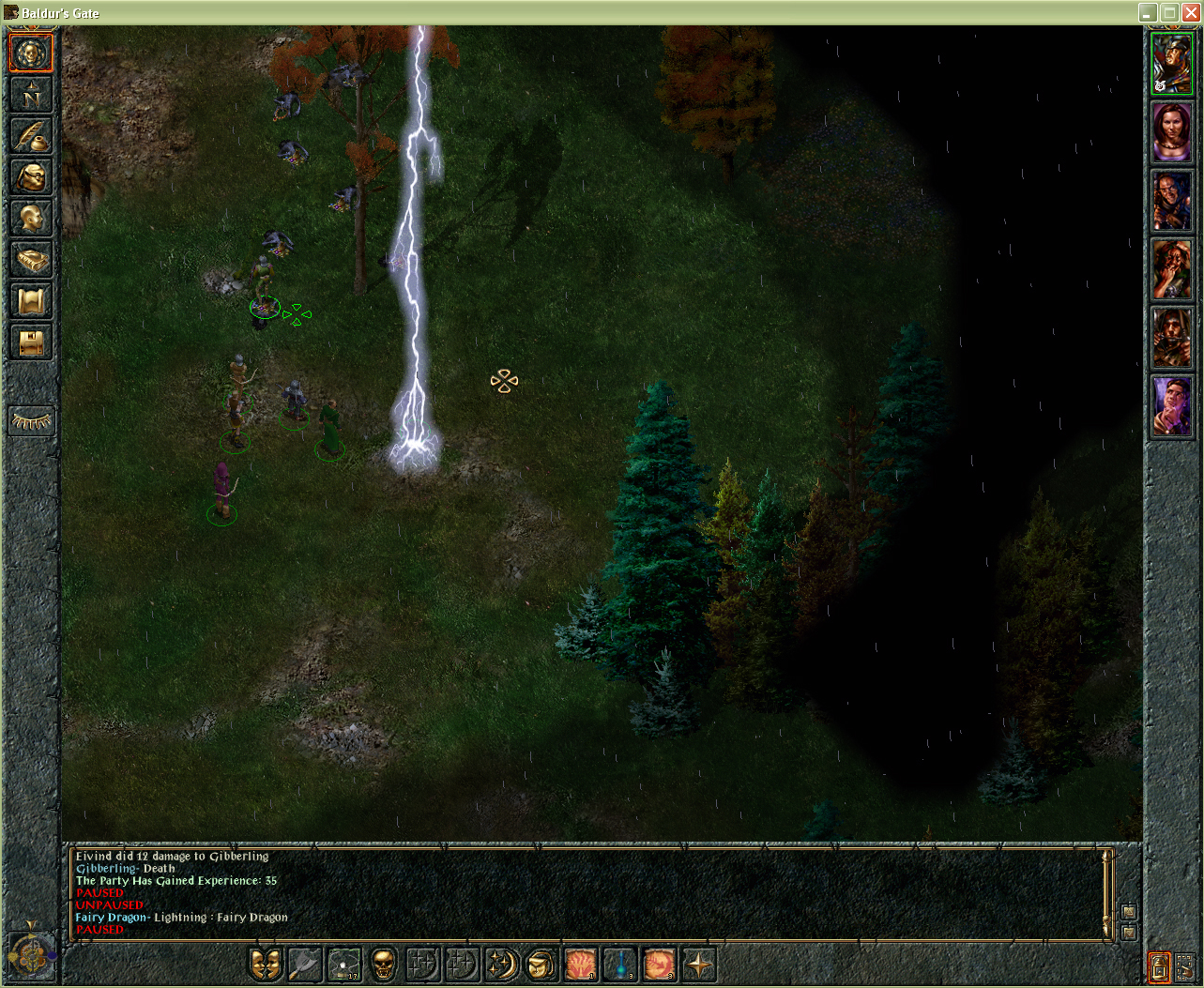Open the crescent moon and stars spell button

click(502, 964)
